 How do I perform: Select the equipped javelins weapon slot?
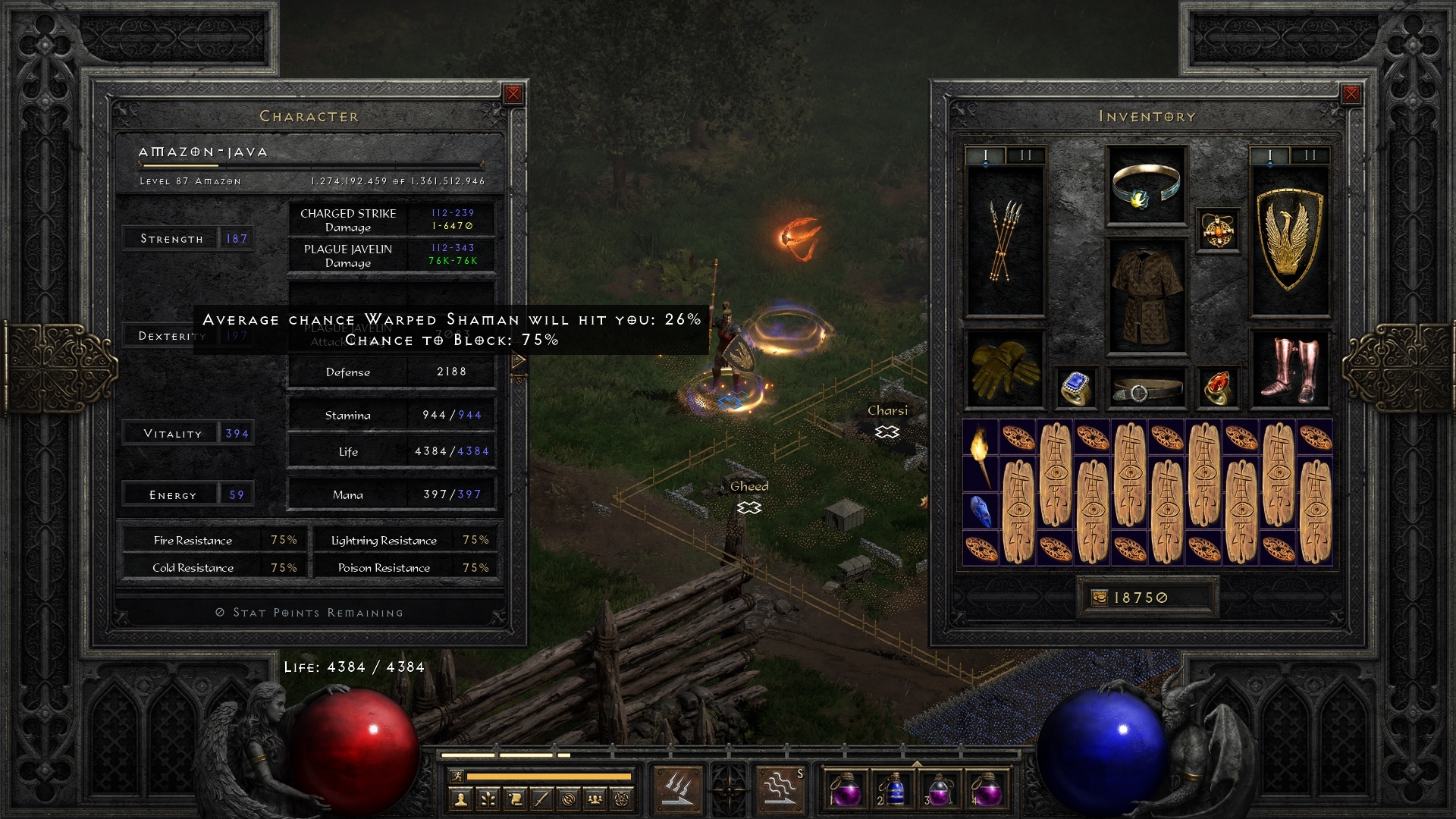(x=1005, y=241)
